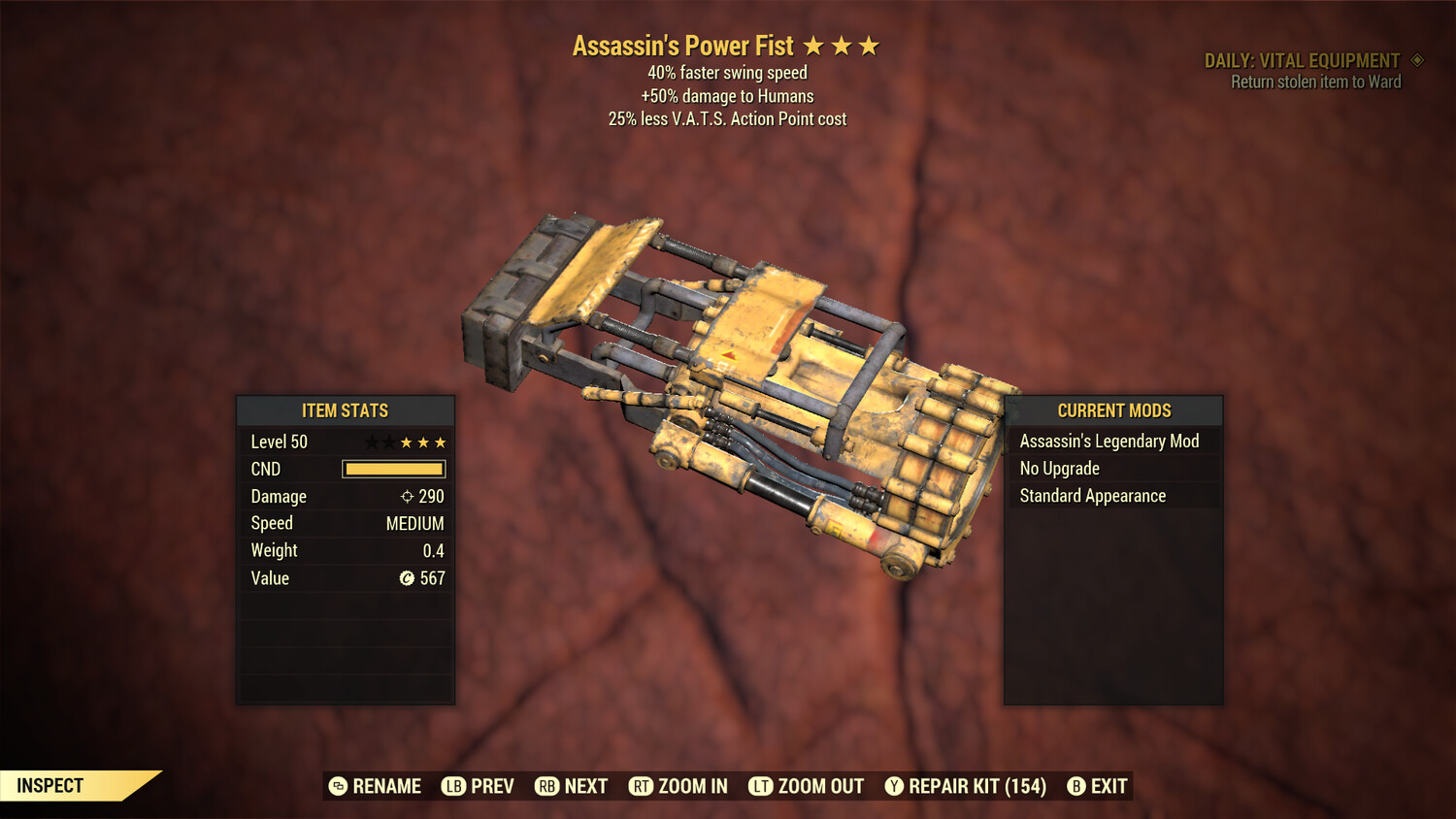This screenshot has width=1456, height=819.
Task: Toggle the third star in the Level 50 rating
Action: pyautogui.click(x=405, y=442)
